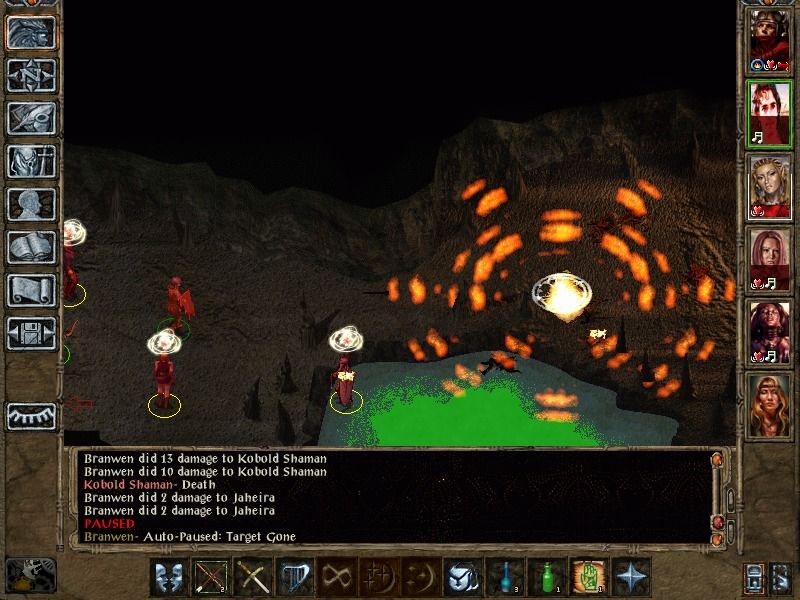
Task: Use the green hand scroll item
Action: click(x=591, y=578)
